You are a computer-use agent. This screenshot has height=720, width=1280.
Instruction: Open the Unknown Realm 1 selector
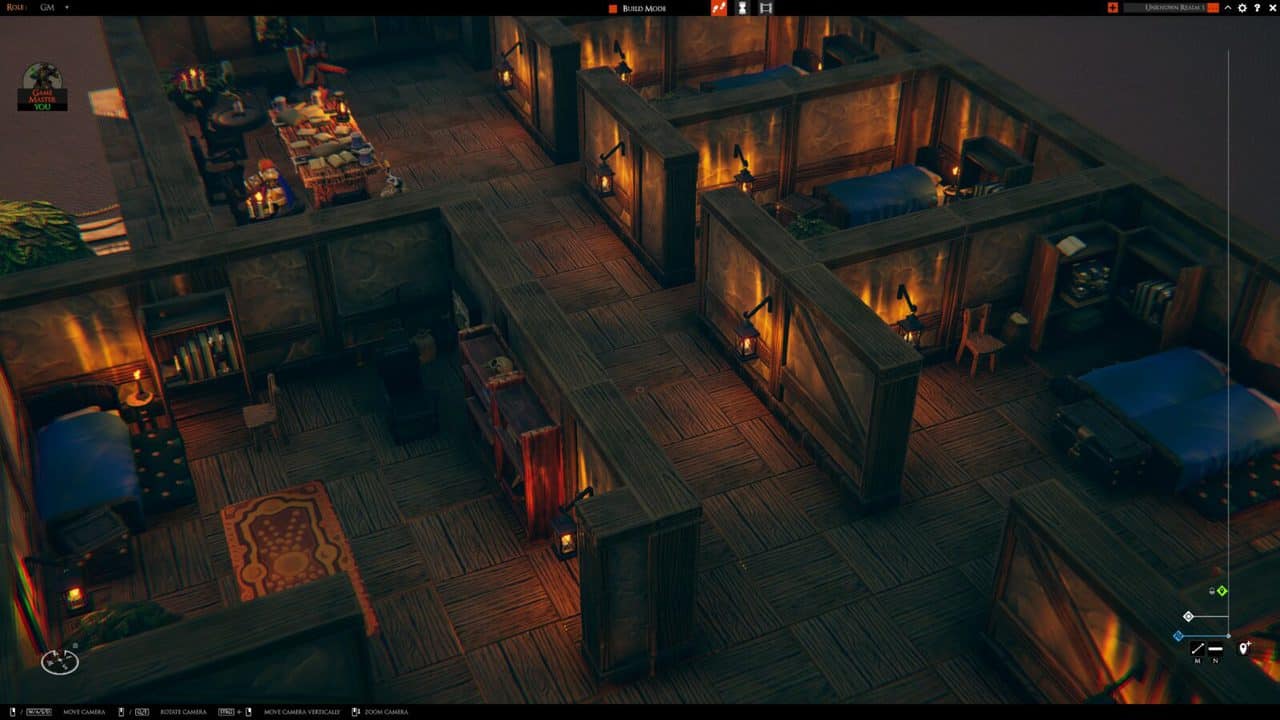pos(1175,8)
